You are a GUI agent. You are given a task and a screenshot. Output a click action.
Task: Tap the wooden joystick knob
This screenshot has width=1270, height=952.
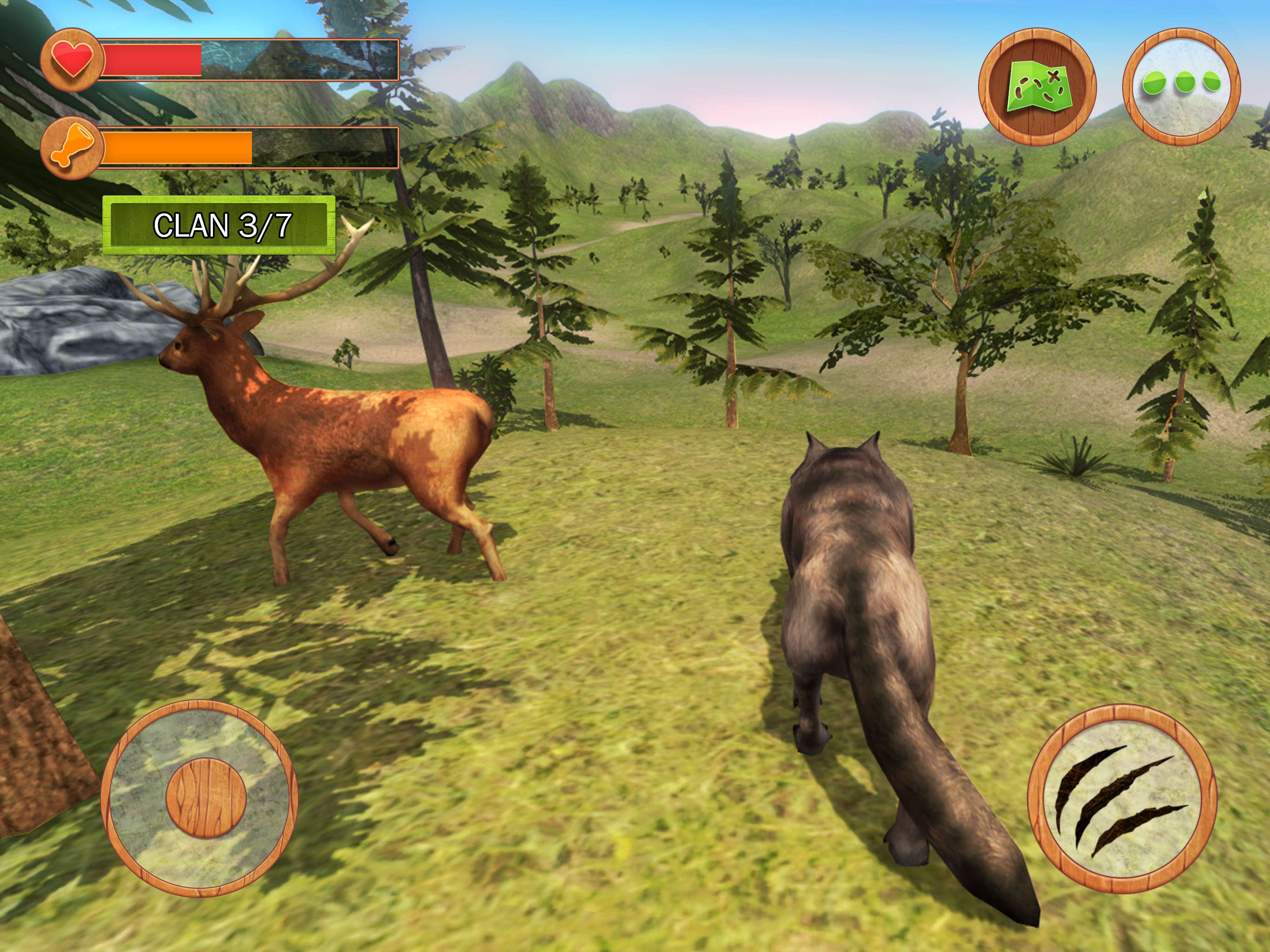[206, 798]
